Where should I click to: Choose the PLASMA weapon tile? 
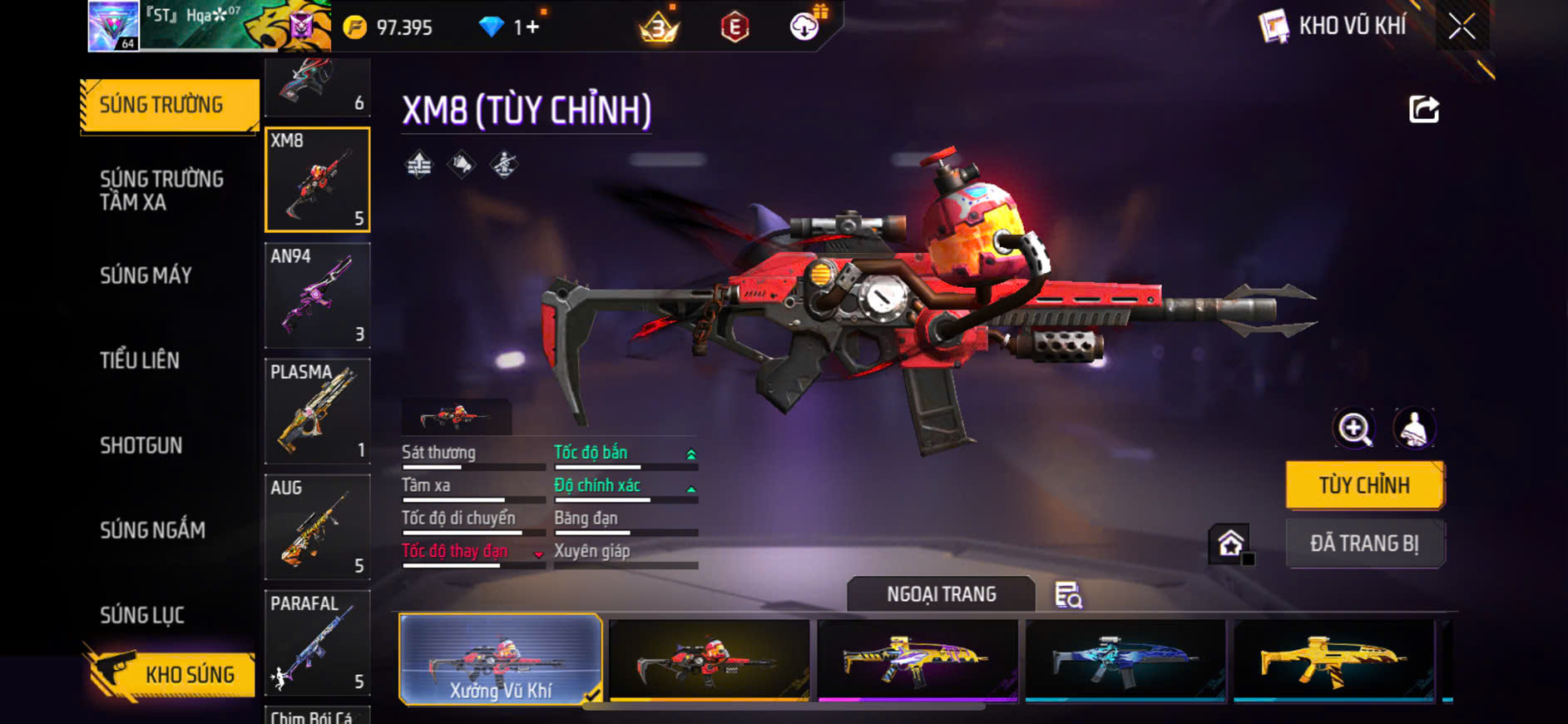(x=317, y=411)
